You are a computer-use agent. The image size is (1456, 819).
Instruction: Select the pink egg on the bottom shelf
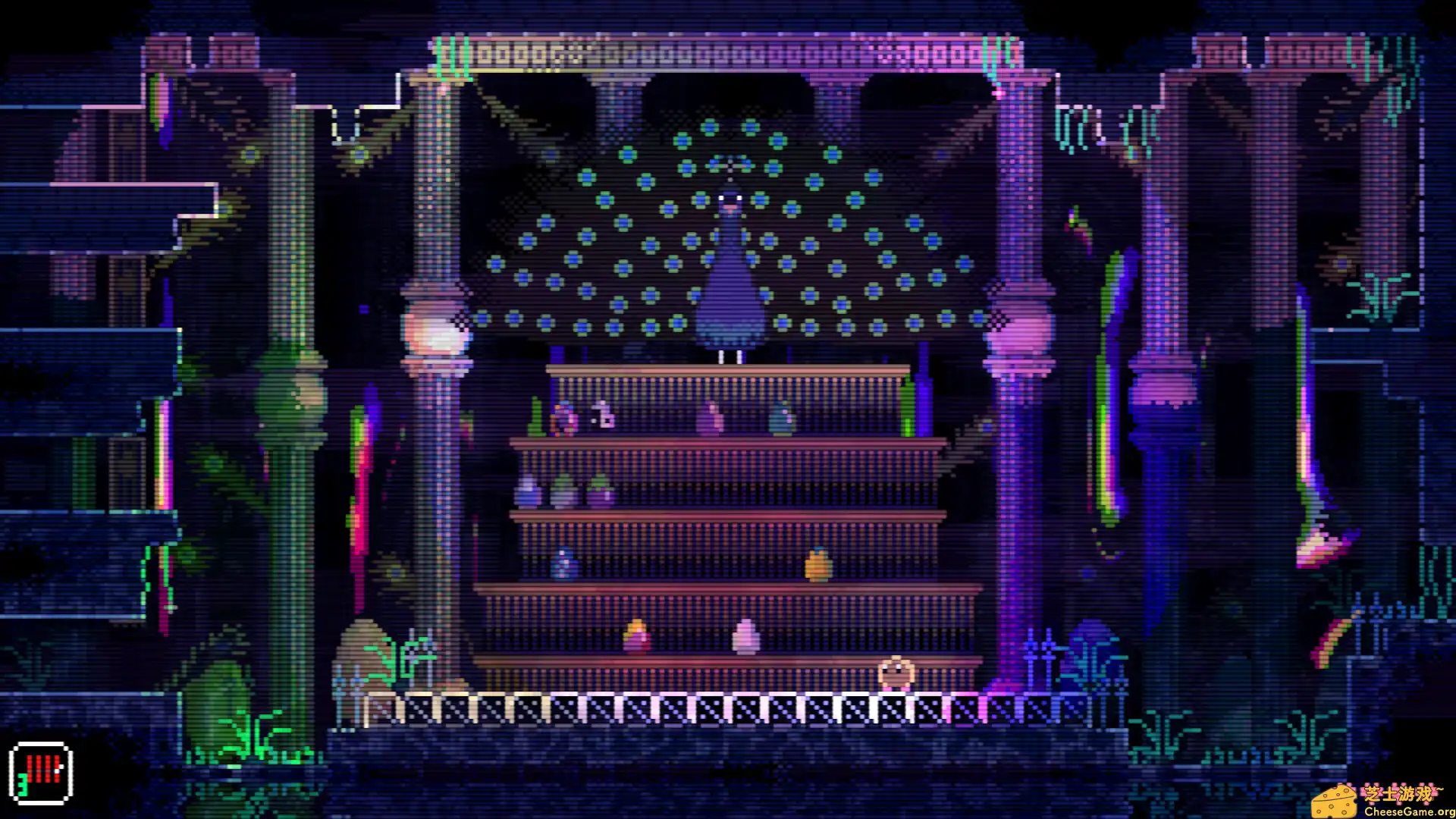[x=744, y=635]
